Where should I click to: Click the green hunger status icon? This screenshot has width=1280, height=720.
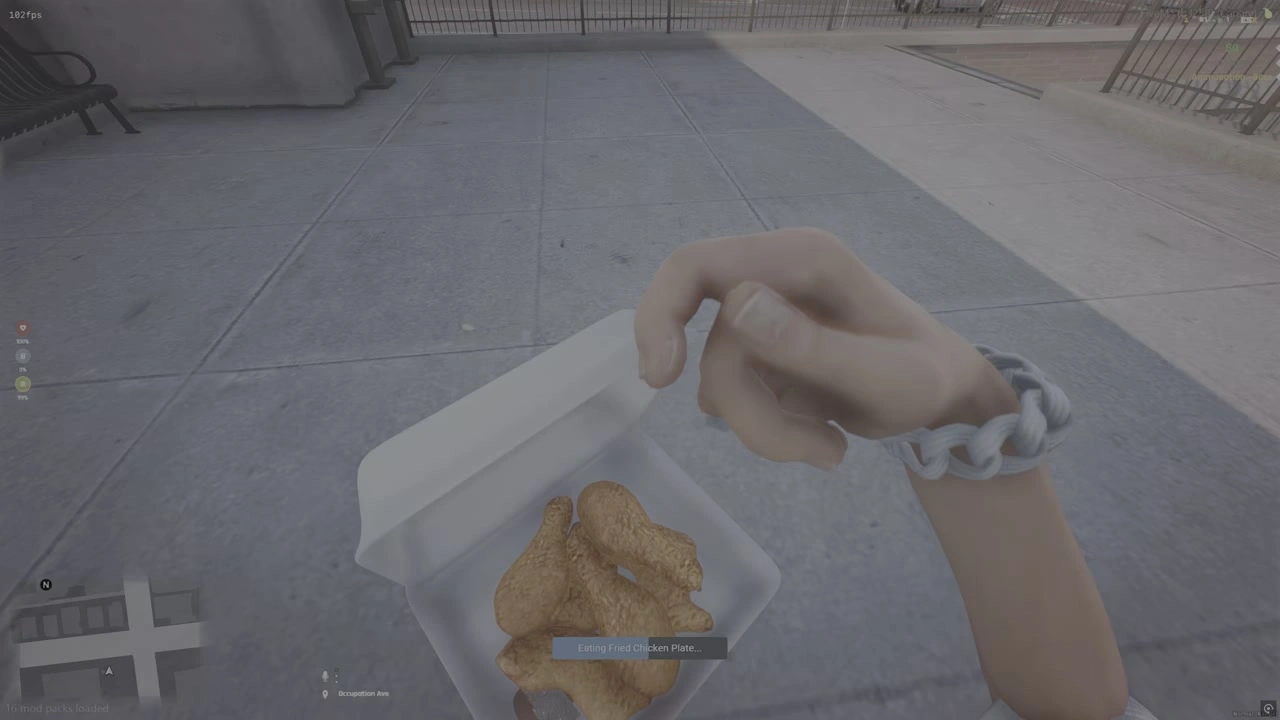click(22, 384)
